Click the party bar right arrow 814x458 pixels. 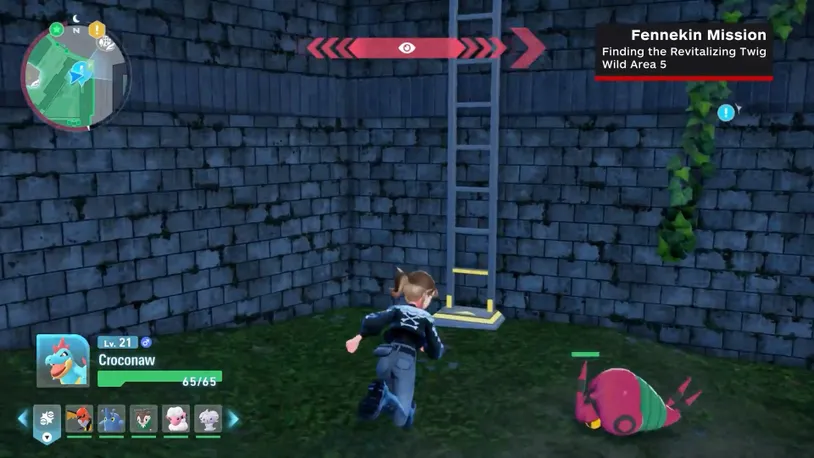click(x=233, y=419)
